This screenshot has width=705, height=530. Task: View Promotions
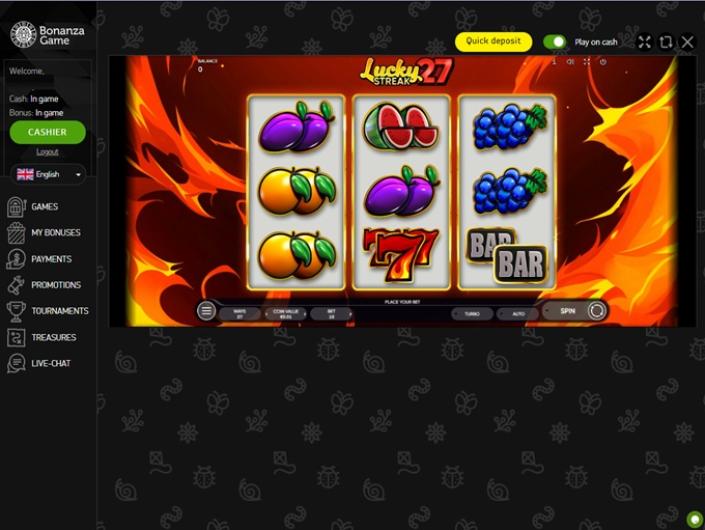[55, 285]
